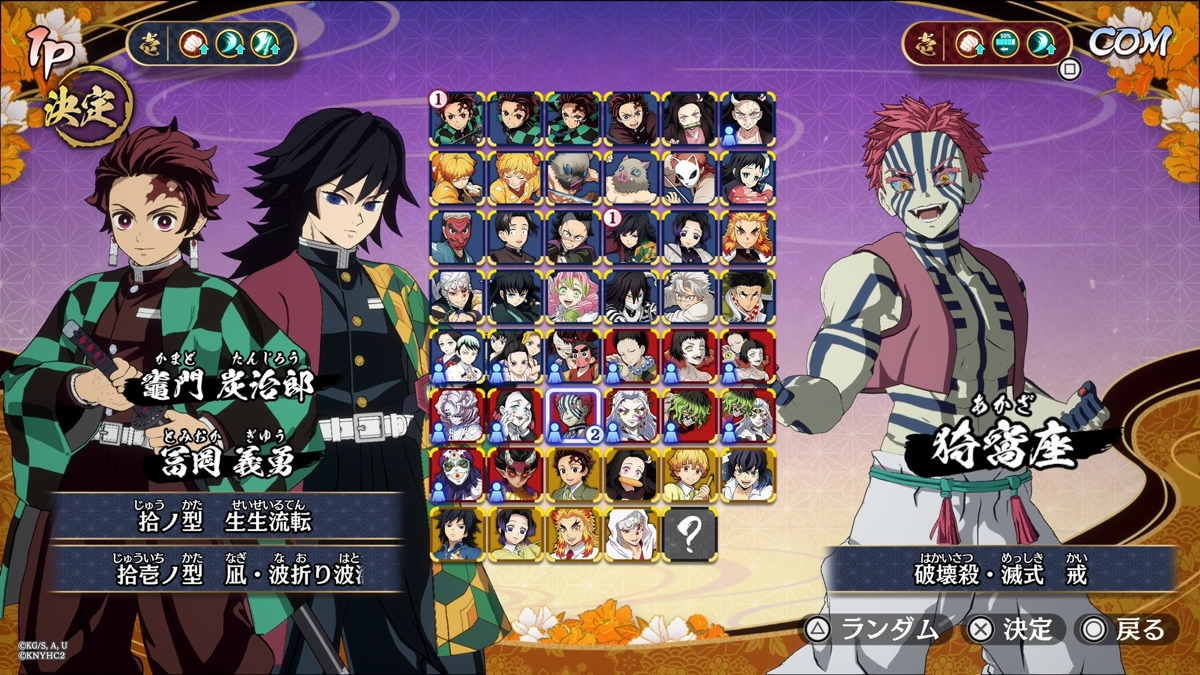Screen dimensions: 1200x675
Task: Go back using the 戻る option
Action: click(1125, 629)
